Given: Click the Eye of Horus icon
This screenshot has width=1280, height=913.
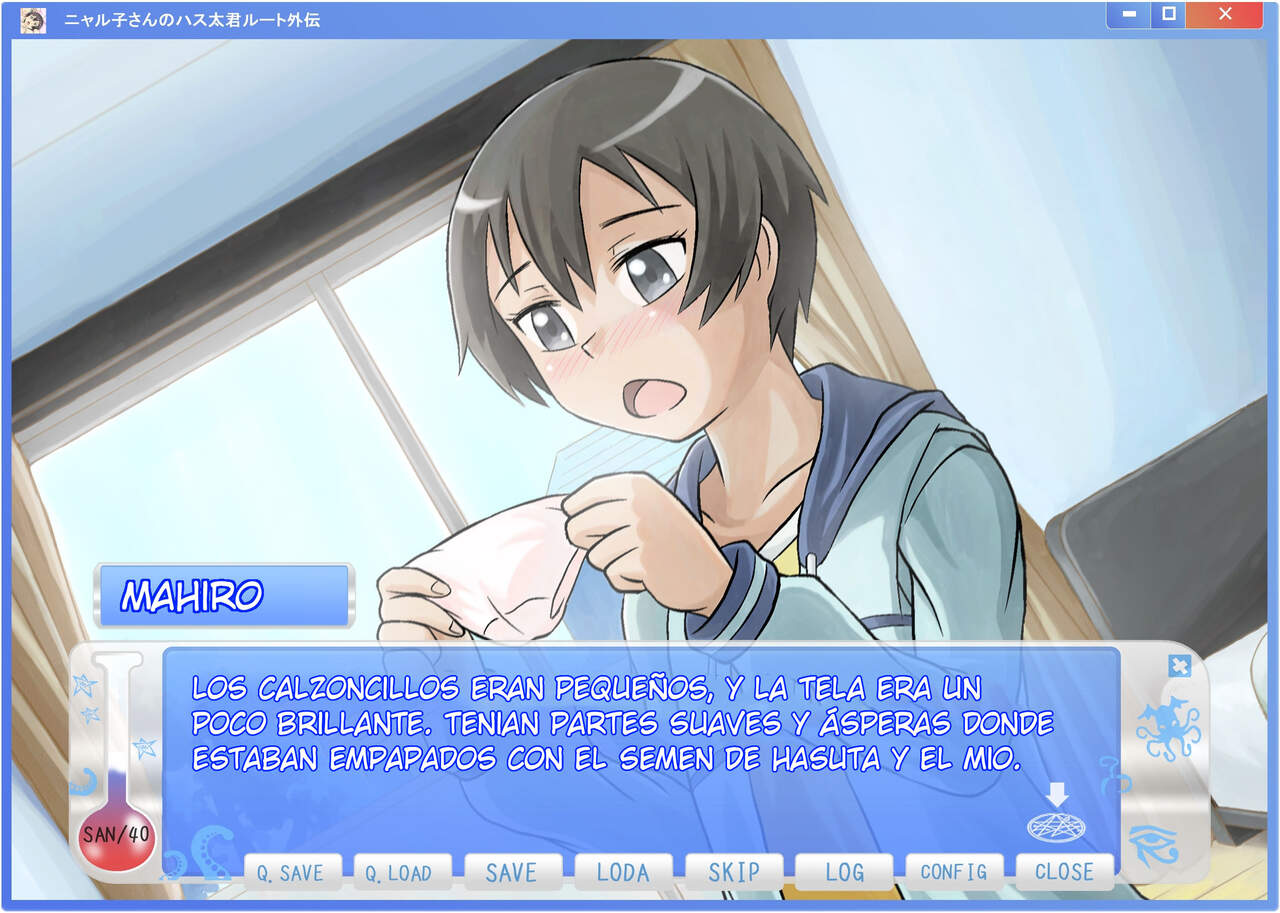Looking at the screenshot, I should pos(1153,845).
